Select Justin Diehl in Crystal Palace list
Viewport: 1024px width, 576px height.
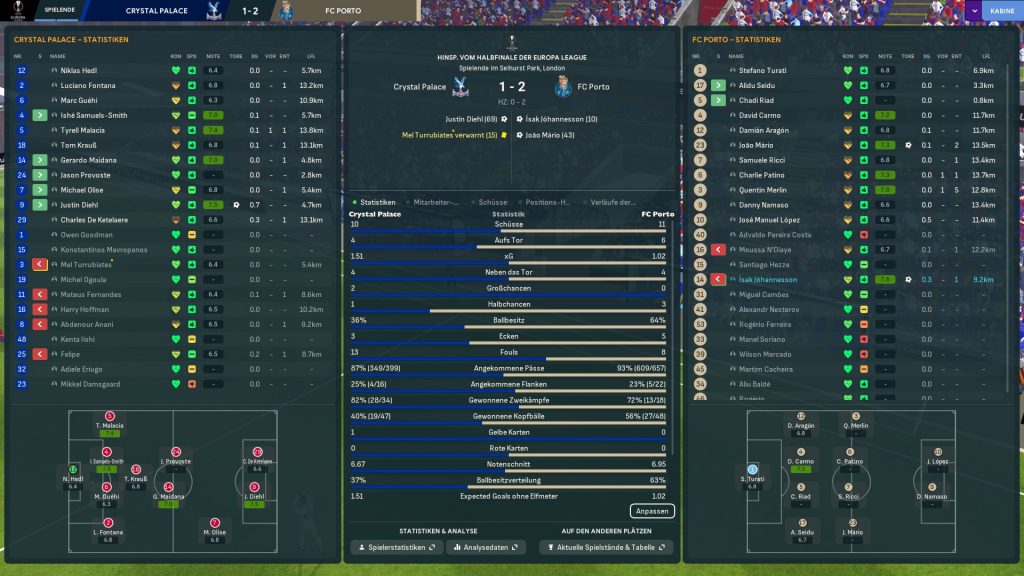coord(82,204)
